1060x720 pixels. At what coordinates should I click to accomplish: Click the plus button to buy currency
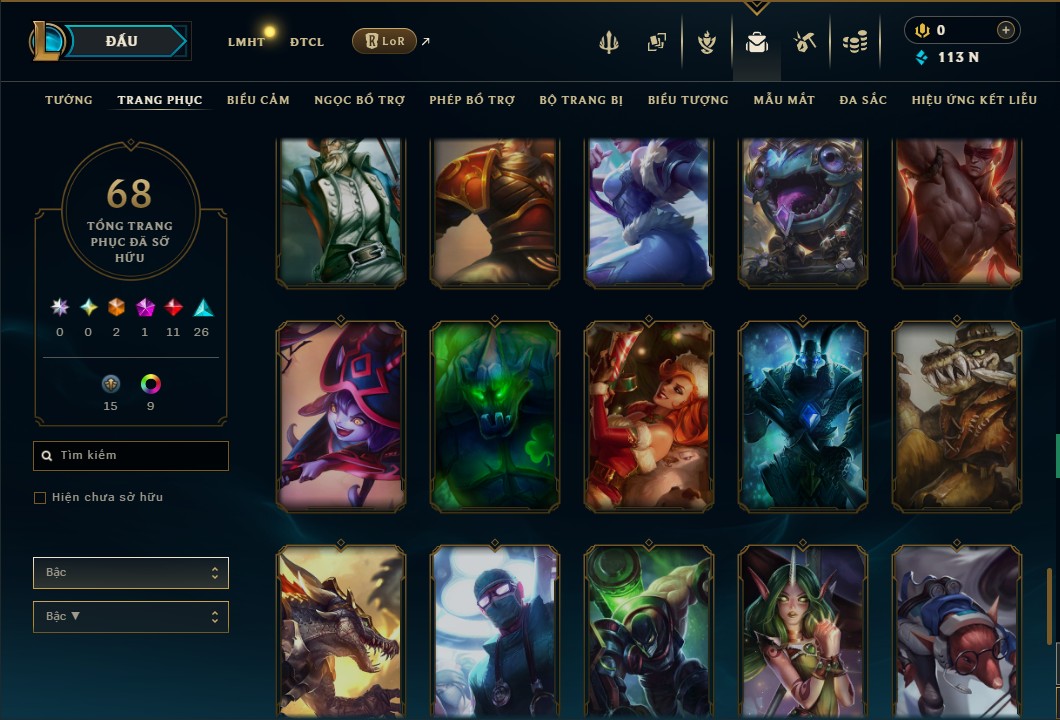(1005, 30)
